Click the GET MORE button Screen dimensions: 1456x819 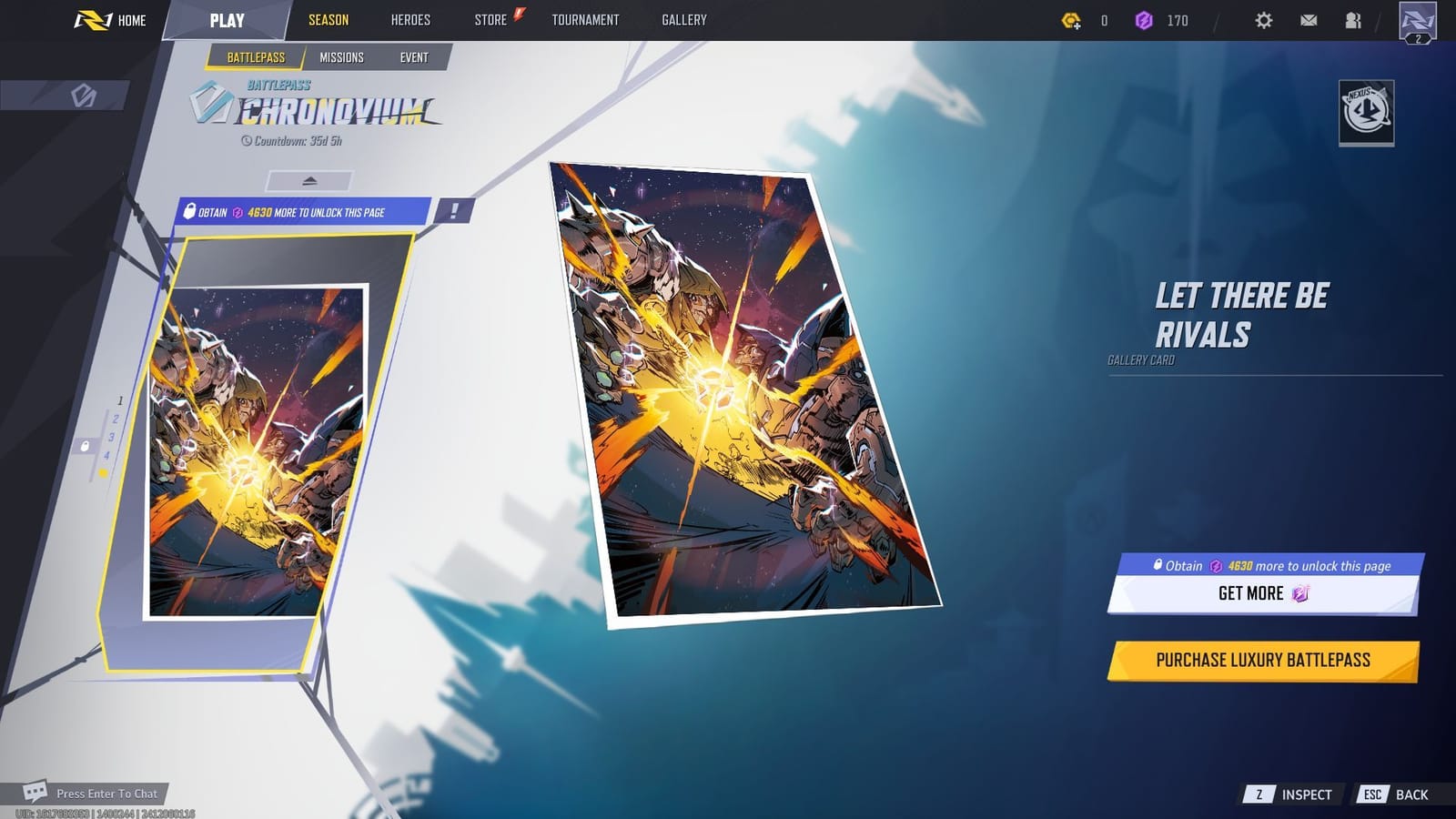point(1261,594)
